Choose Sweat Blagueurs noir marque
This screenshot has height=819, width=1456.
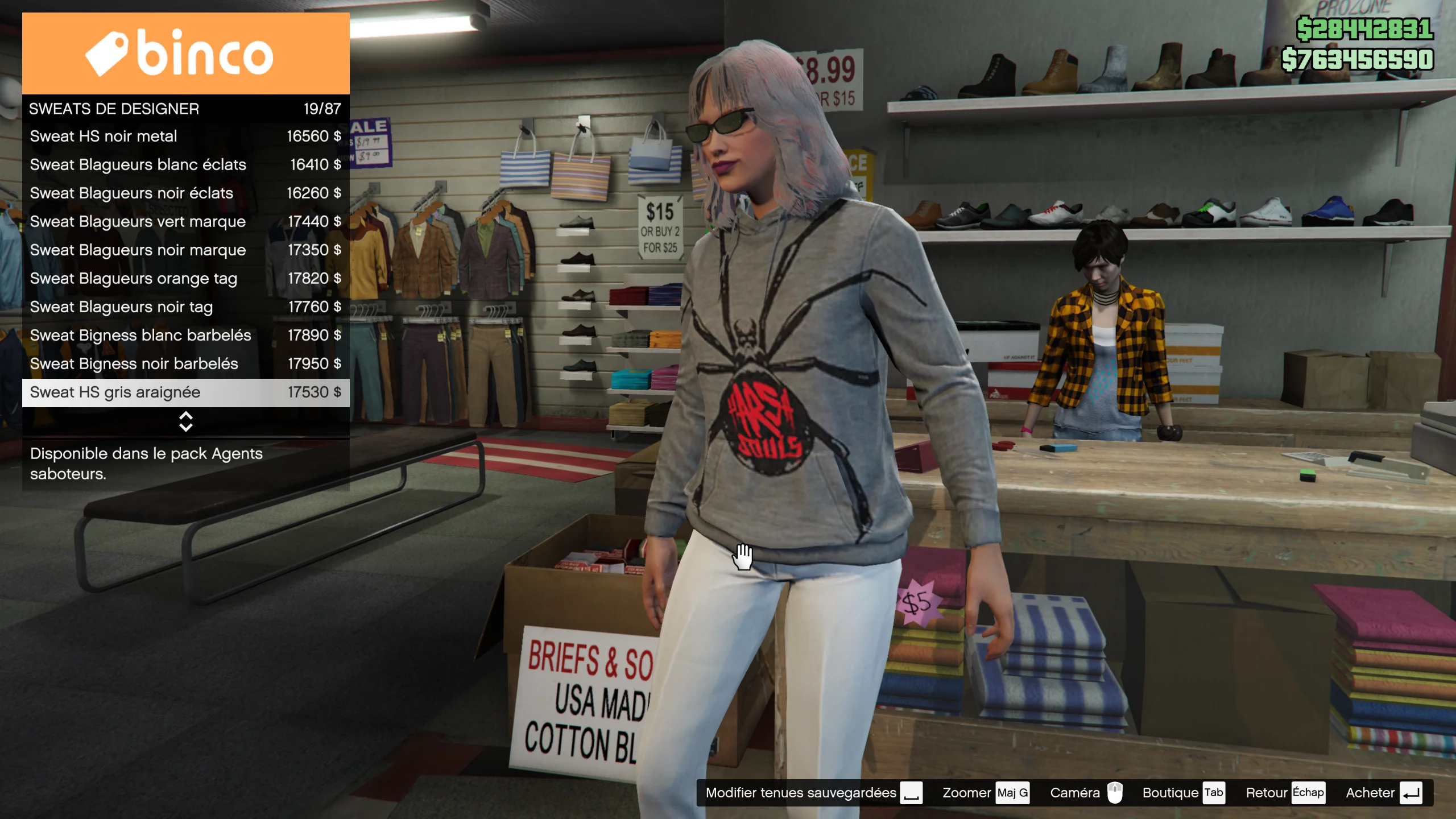pos(185,250)
